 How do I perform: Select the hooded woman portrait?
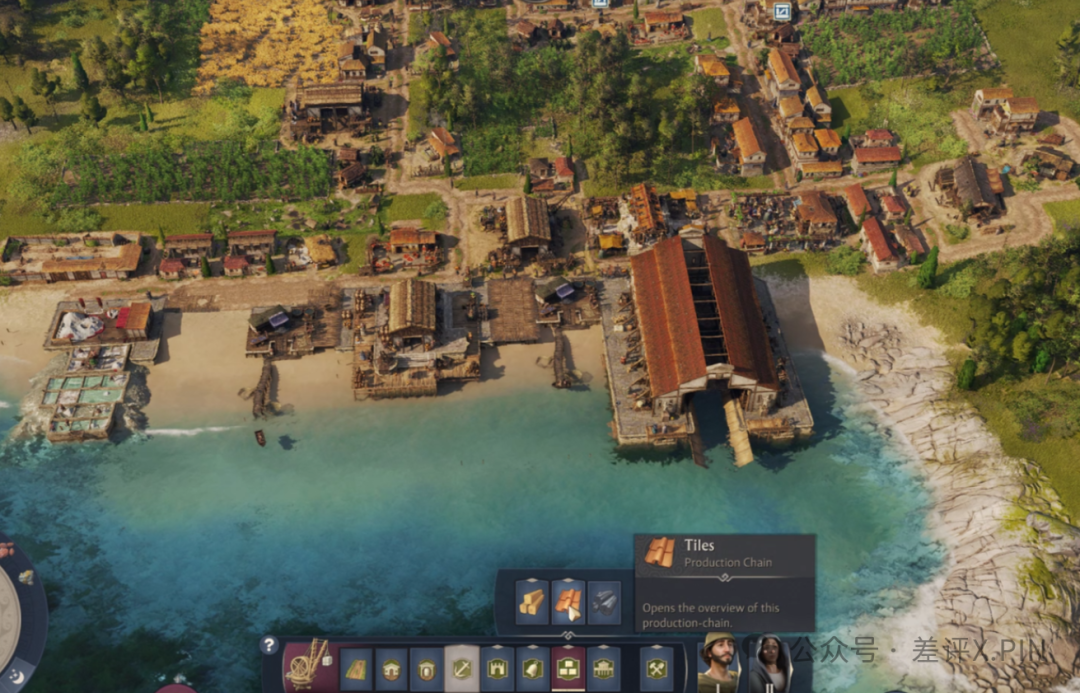pyautogui.click(x=770, y=662)
